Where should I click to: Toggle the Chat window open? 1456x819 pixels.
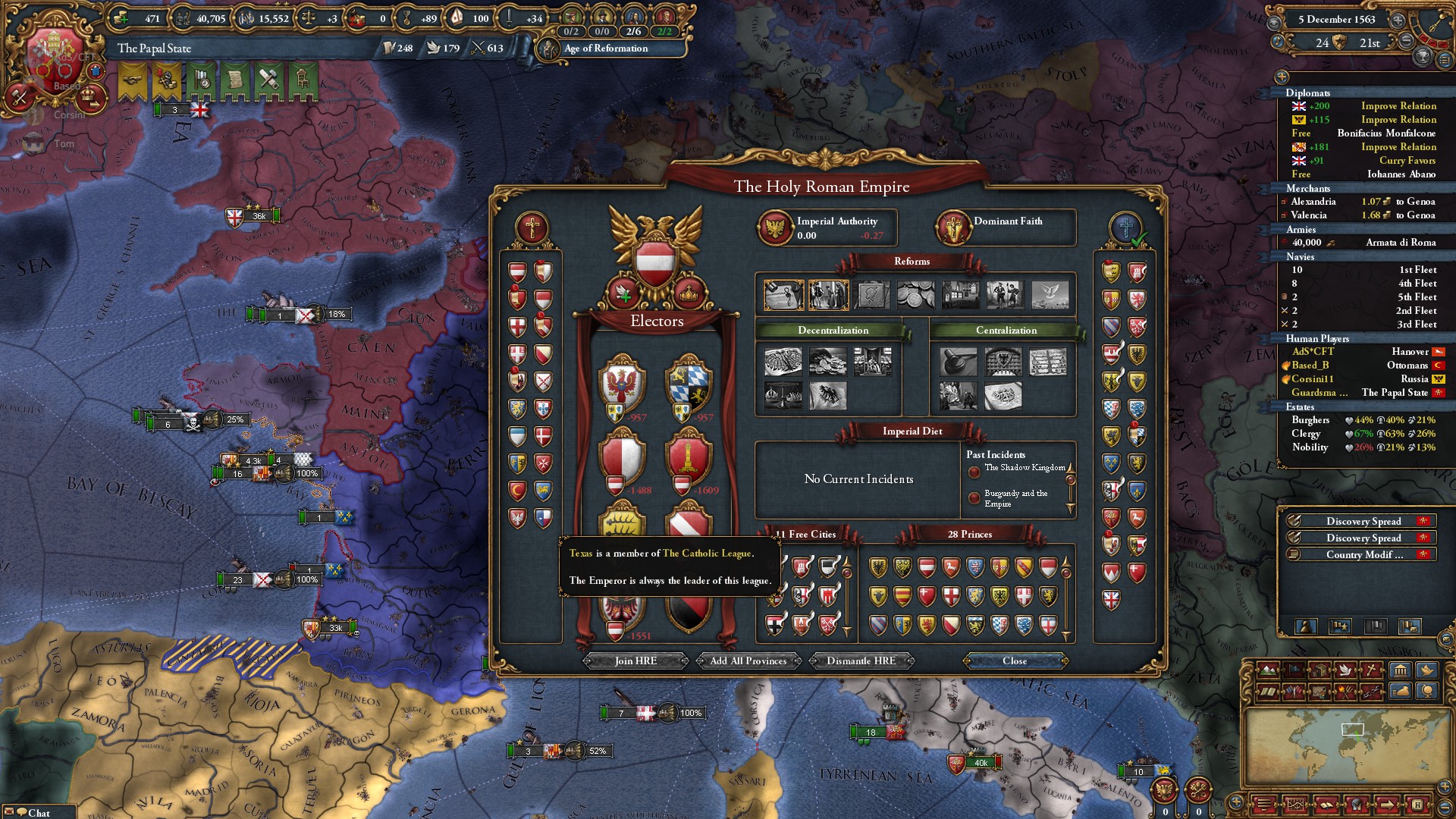coord(30,811)
